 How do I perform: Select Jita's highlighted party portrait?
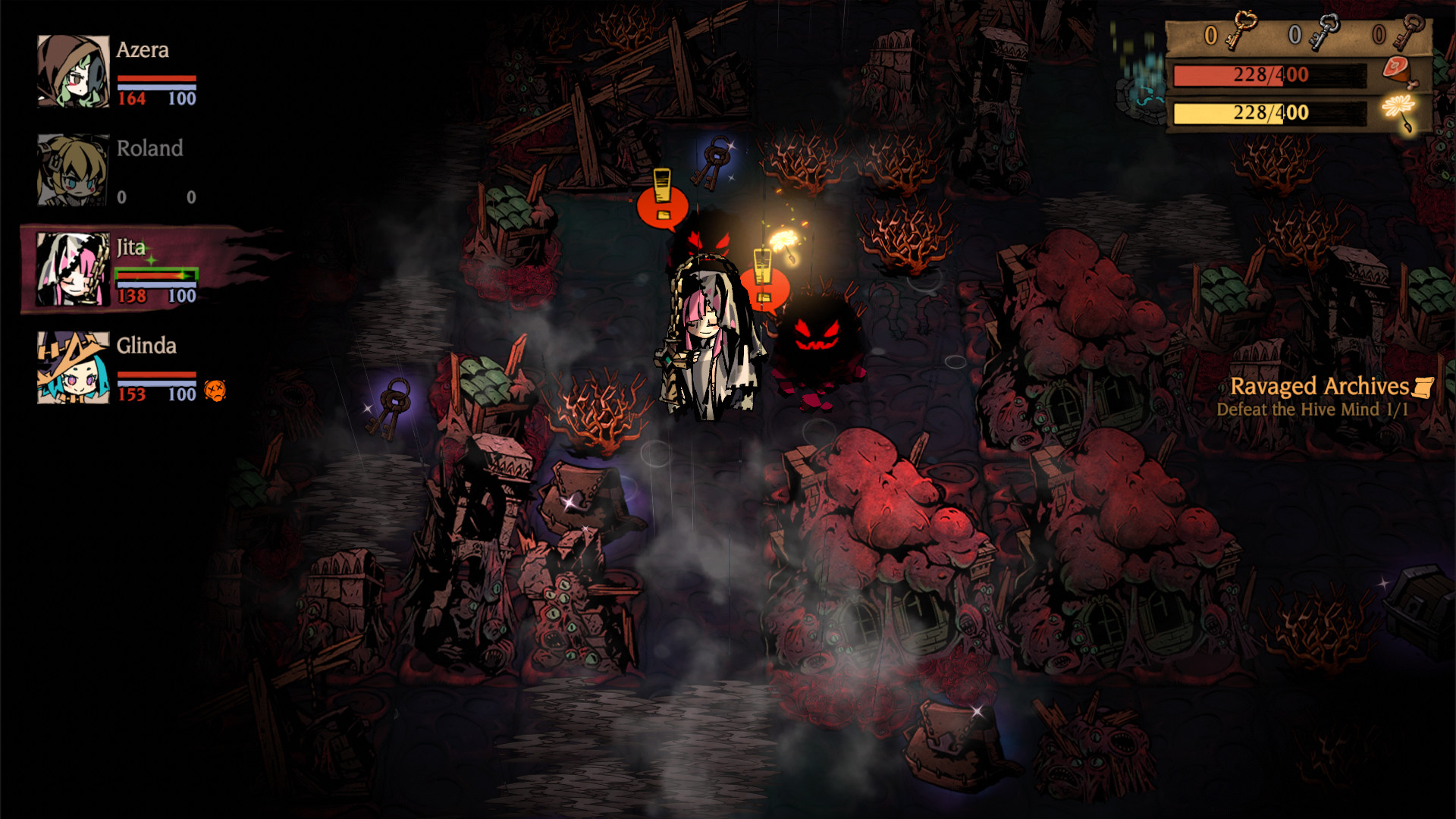coord(74,269)
